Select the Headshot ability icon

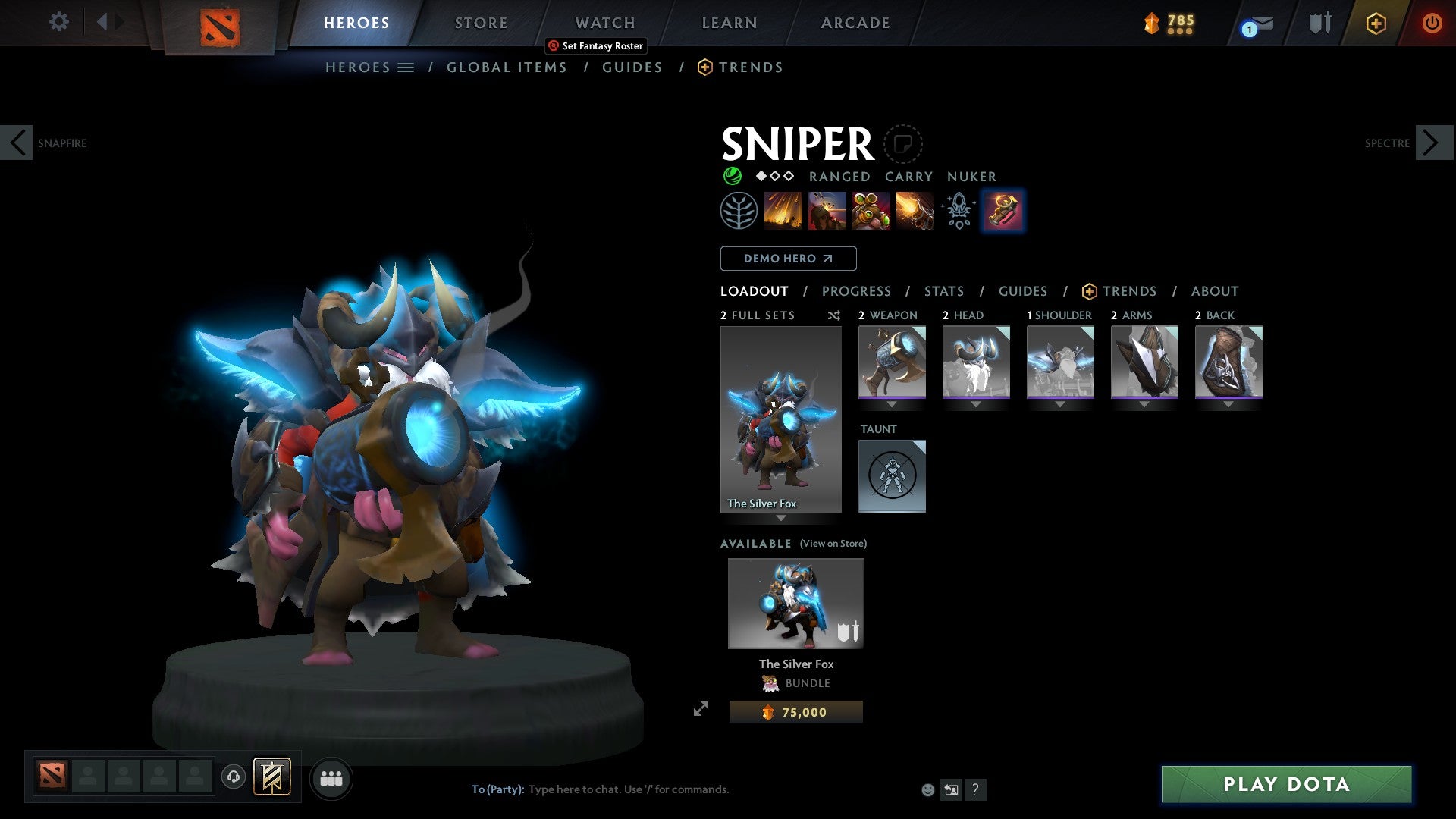click(x=827, y=210)
